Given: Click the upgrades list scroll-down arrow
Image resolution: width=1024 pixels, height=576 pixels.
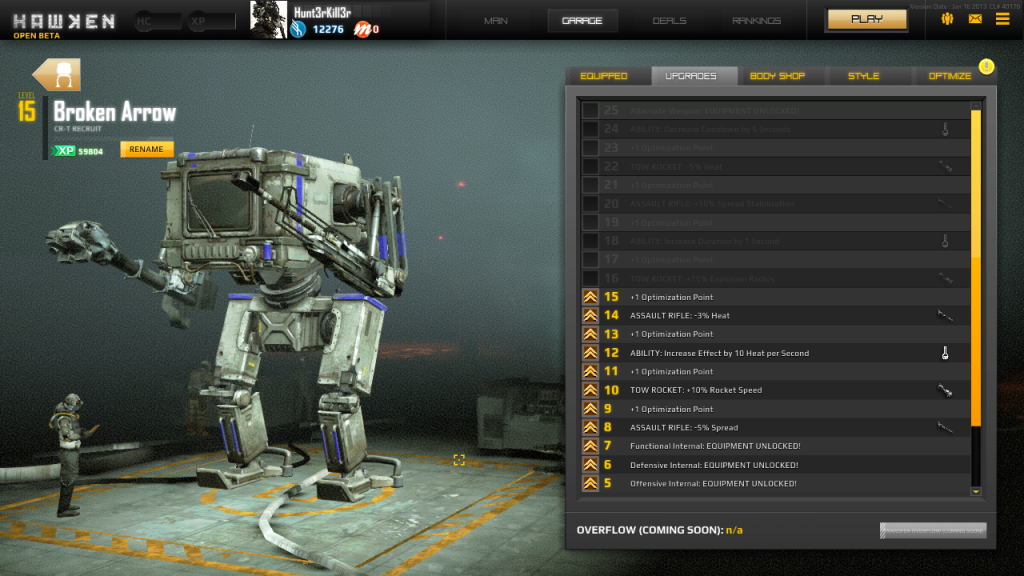Looking at the screenshot, I should pos(976,491).
